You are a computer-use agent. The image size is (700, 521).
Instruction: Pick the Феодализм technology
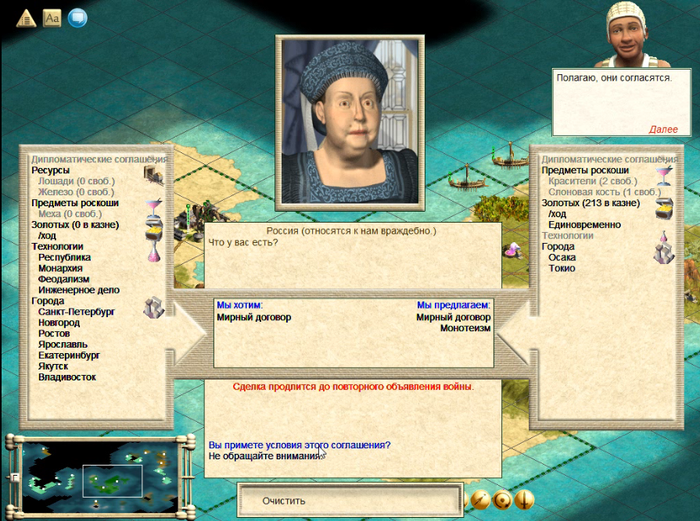(x=65, y=279)
